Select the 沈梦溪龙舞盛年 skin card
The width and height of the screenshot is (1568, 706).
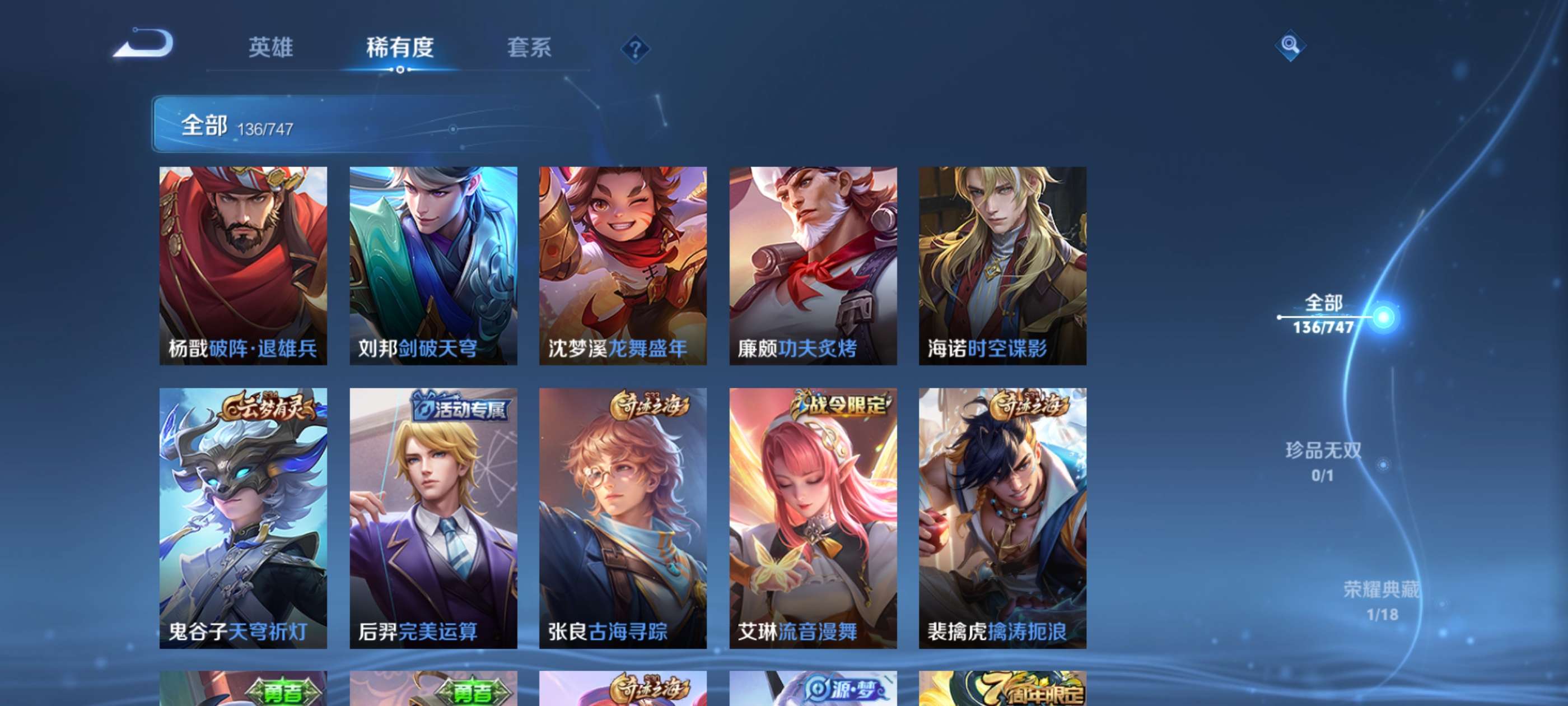[622, 266]
